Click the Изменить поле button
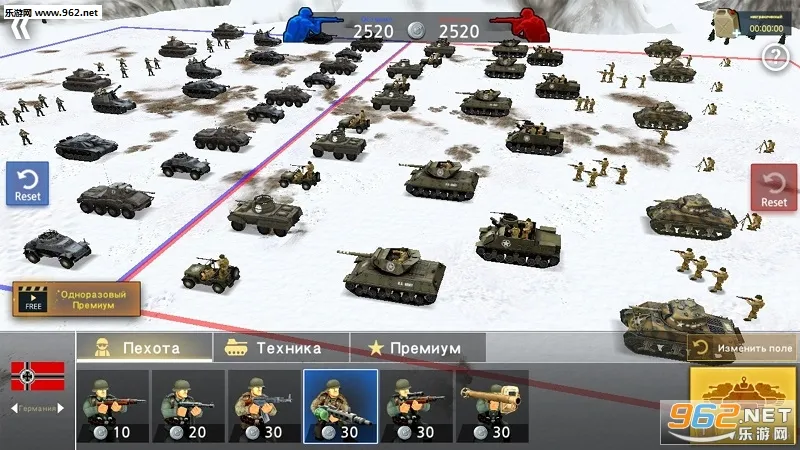The height and width of the screenshot is (450, 800). pos(744,348)
